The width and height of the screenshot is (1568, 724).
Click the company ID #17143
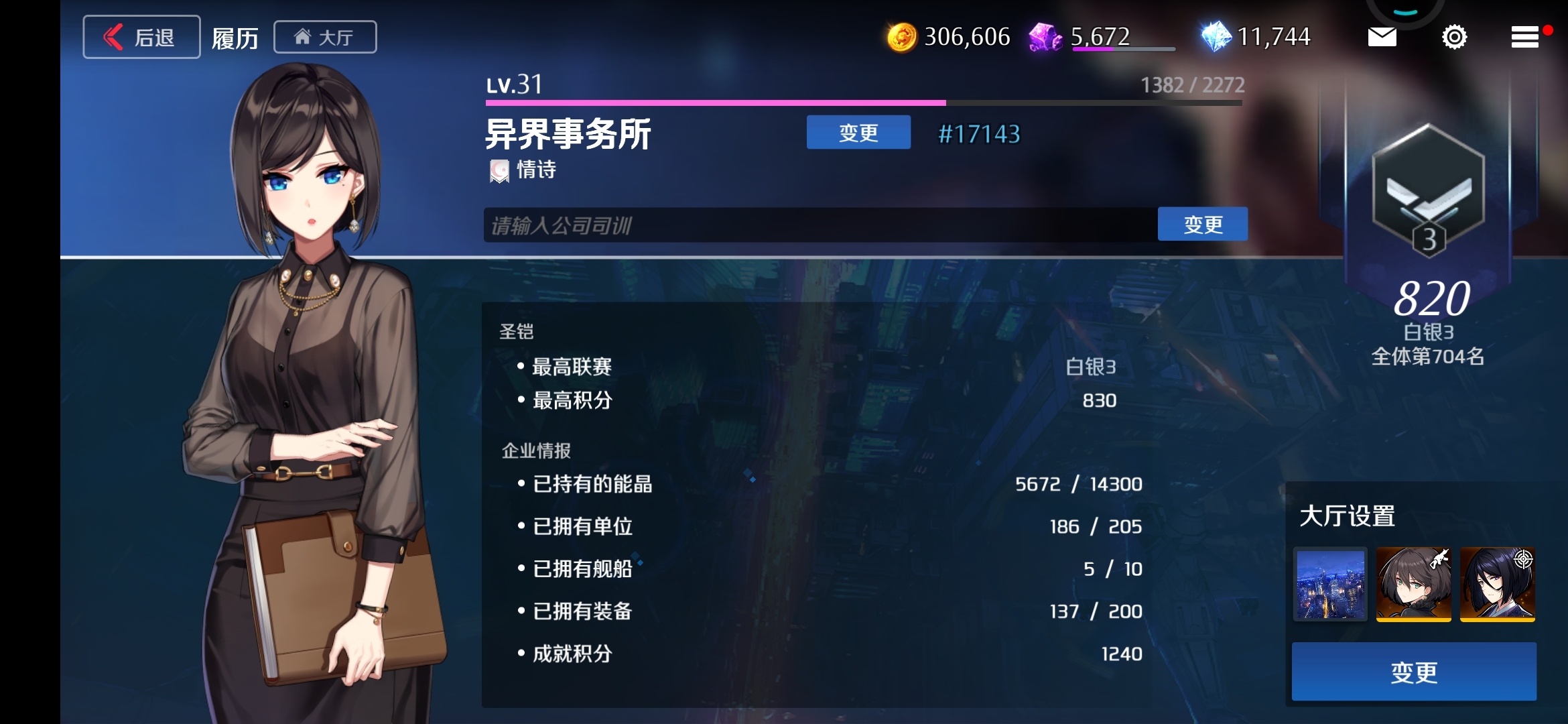click(980, 133)
